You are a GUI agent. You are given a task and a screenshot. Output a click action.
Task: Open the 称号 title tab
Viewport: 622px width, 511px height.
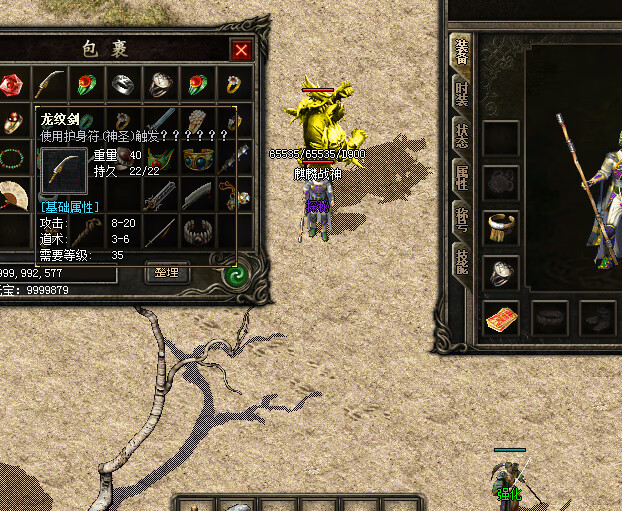(461, 220)
